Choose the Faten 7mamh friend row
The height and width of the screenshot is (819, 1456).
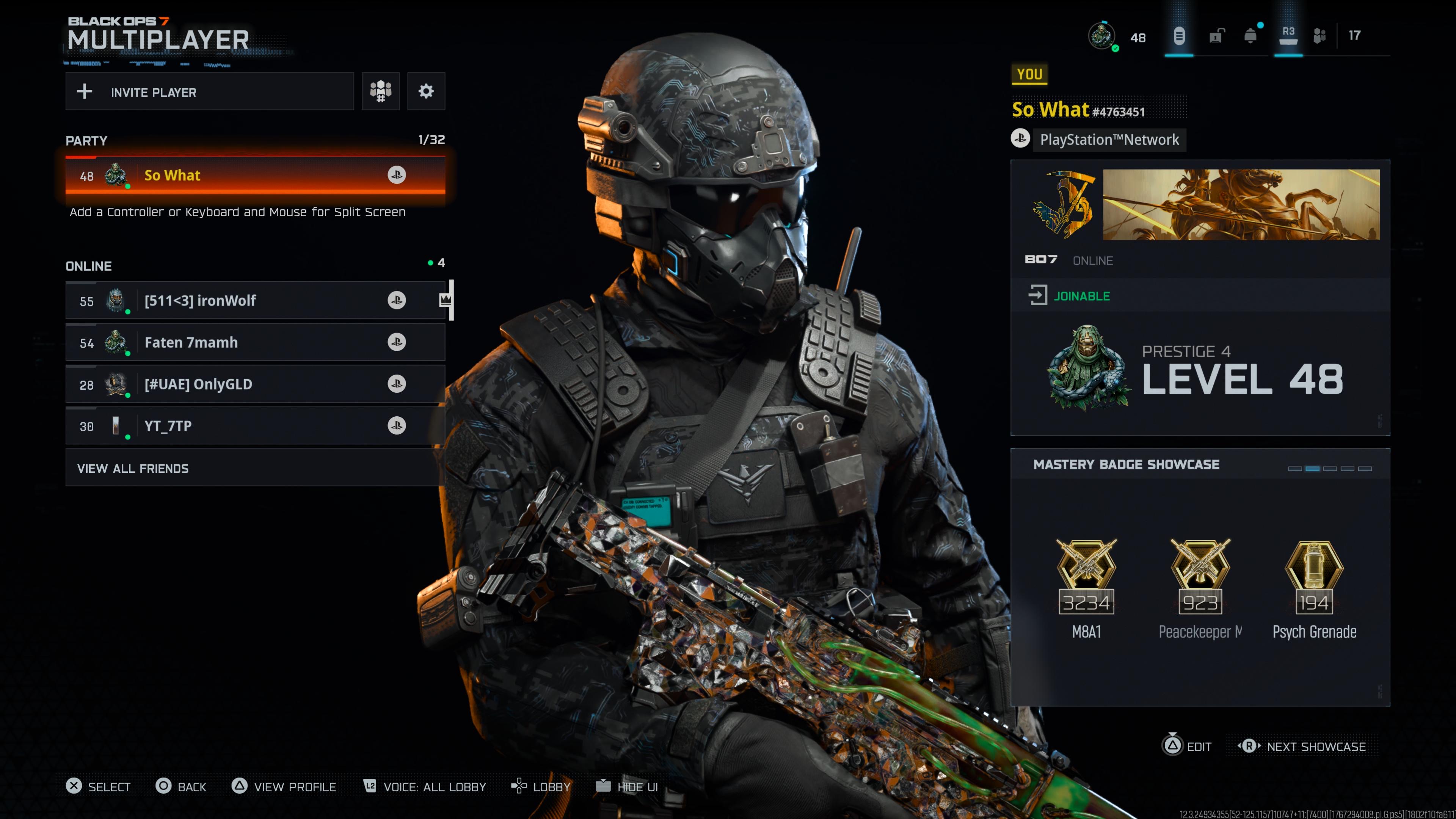click(x=255, y=342)
